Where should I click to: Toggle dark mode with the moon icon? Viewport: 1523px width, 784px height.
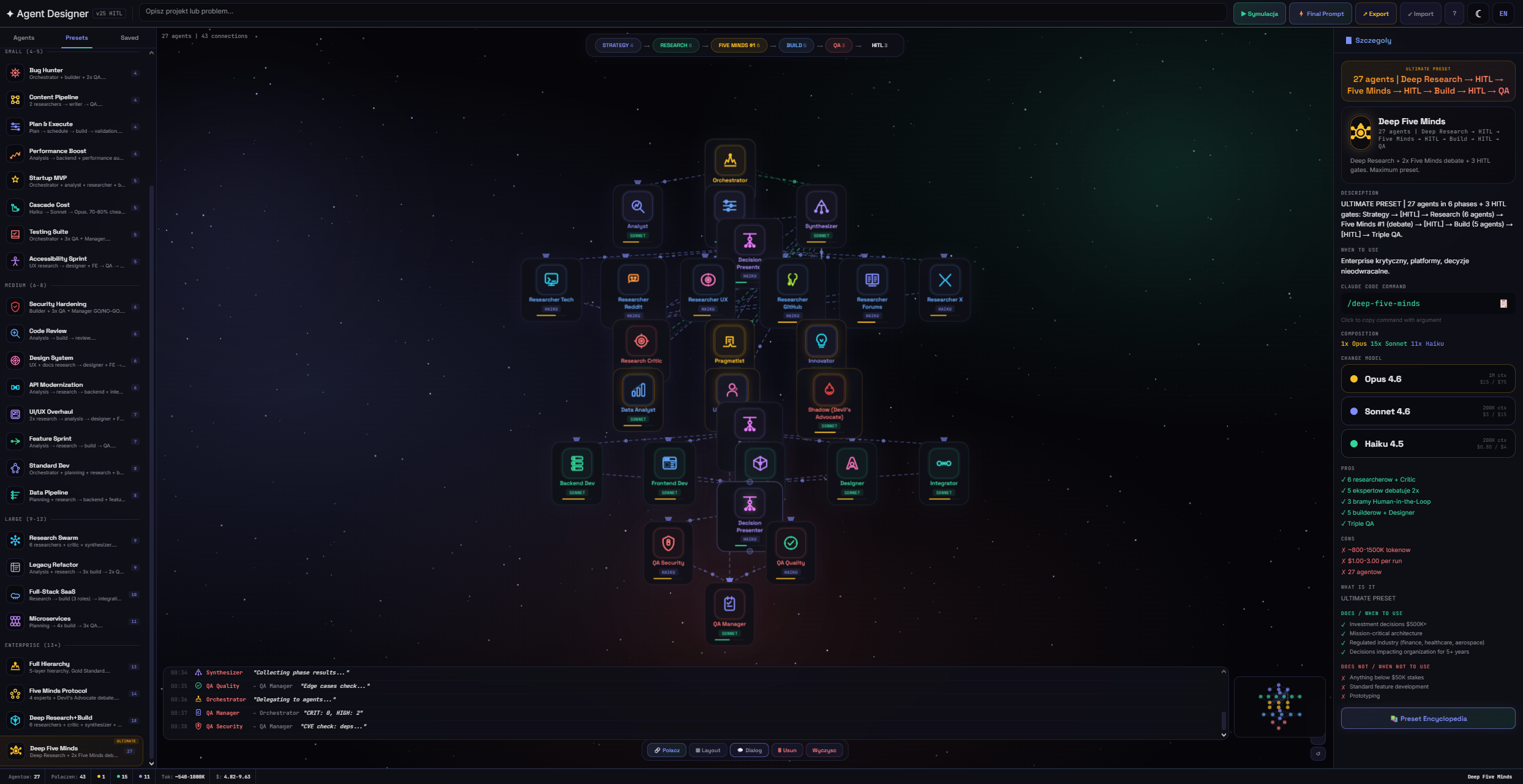pos(1479,13)
